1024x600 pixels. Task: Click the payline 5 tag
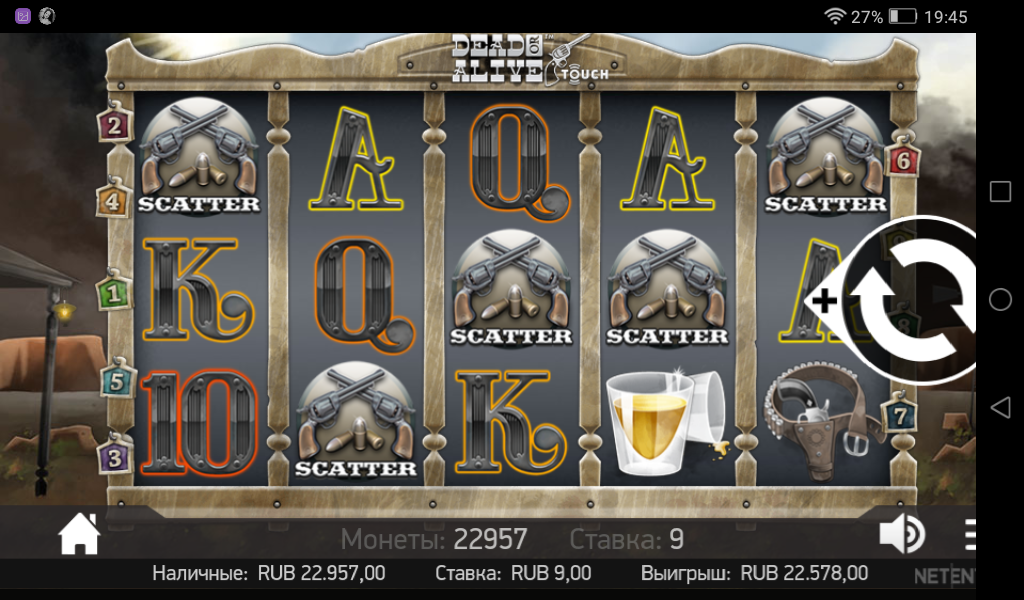click(116, 380)
